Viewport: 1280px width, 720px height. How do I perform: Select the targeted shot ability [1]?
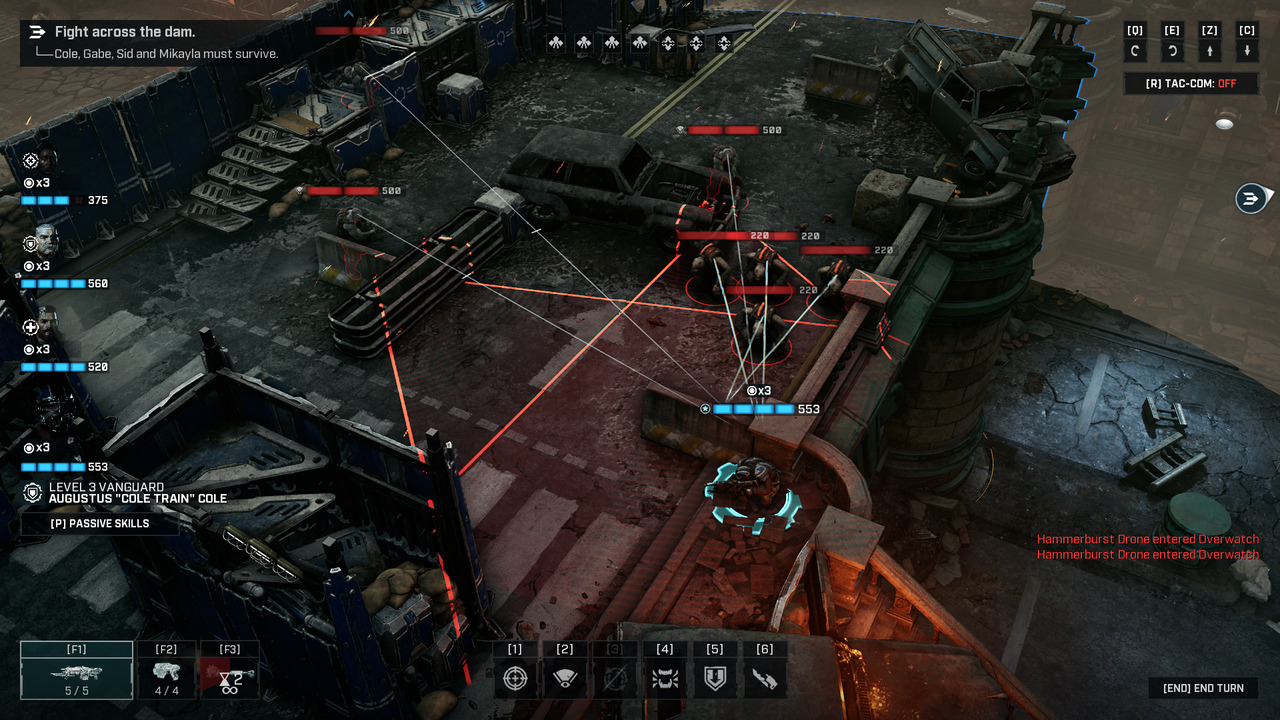515,677
